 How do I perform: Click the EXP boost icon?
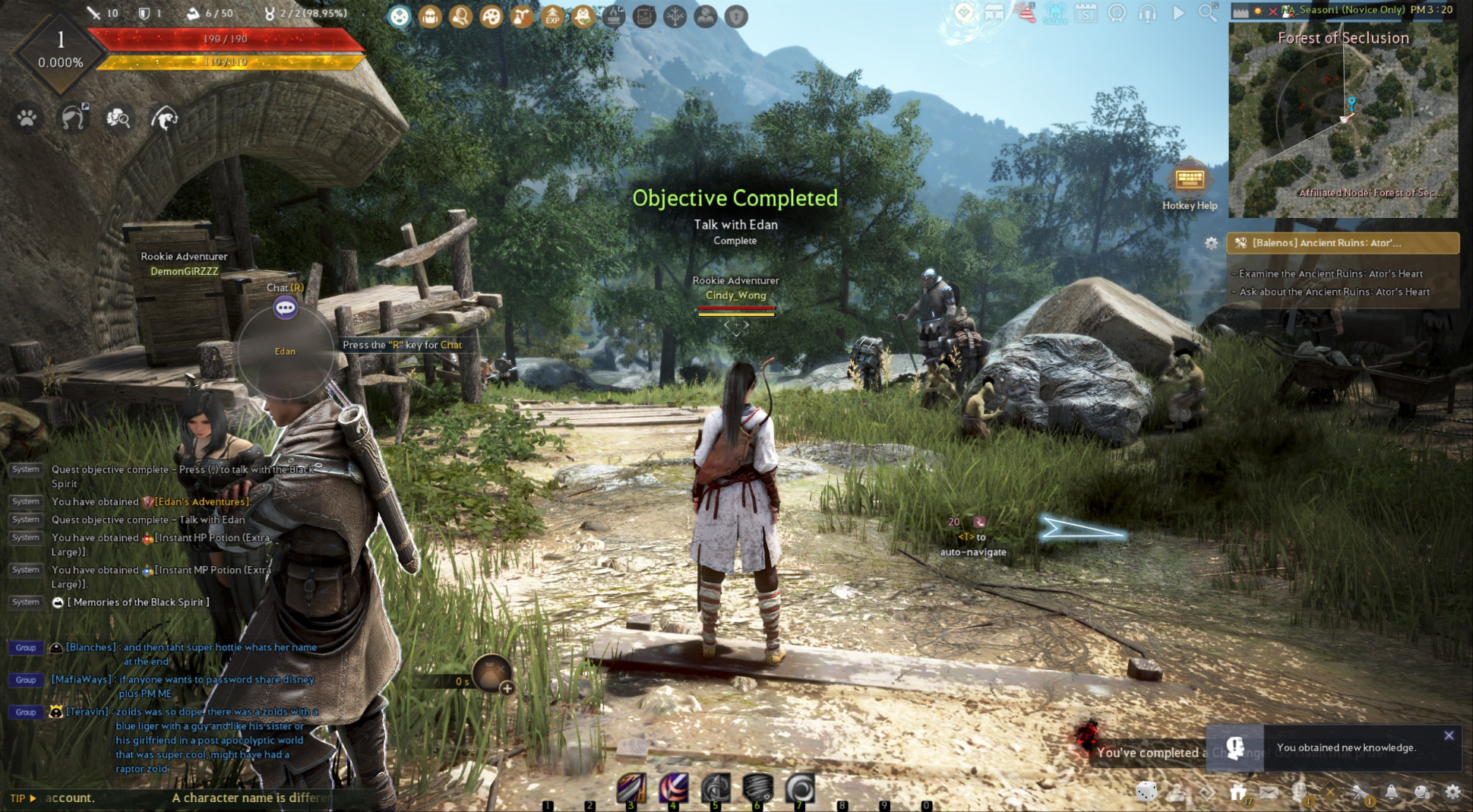(x=552, y=16)
